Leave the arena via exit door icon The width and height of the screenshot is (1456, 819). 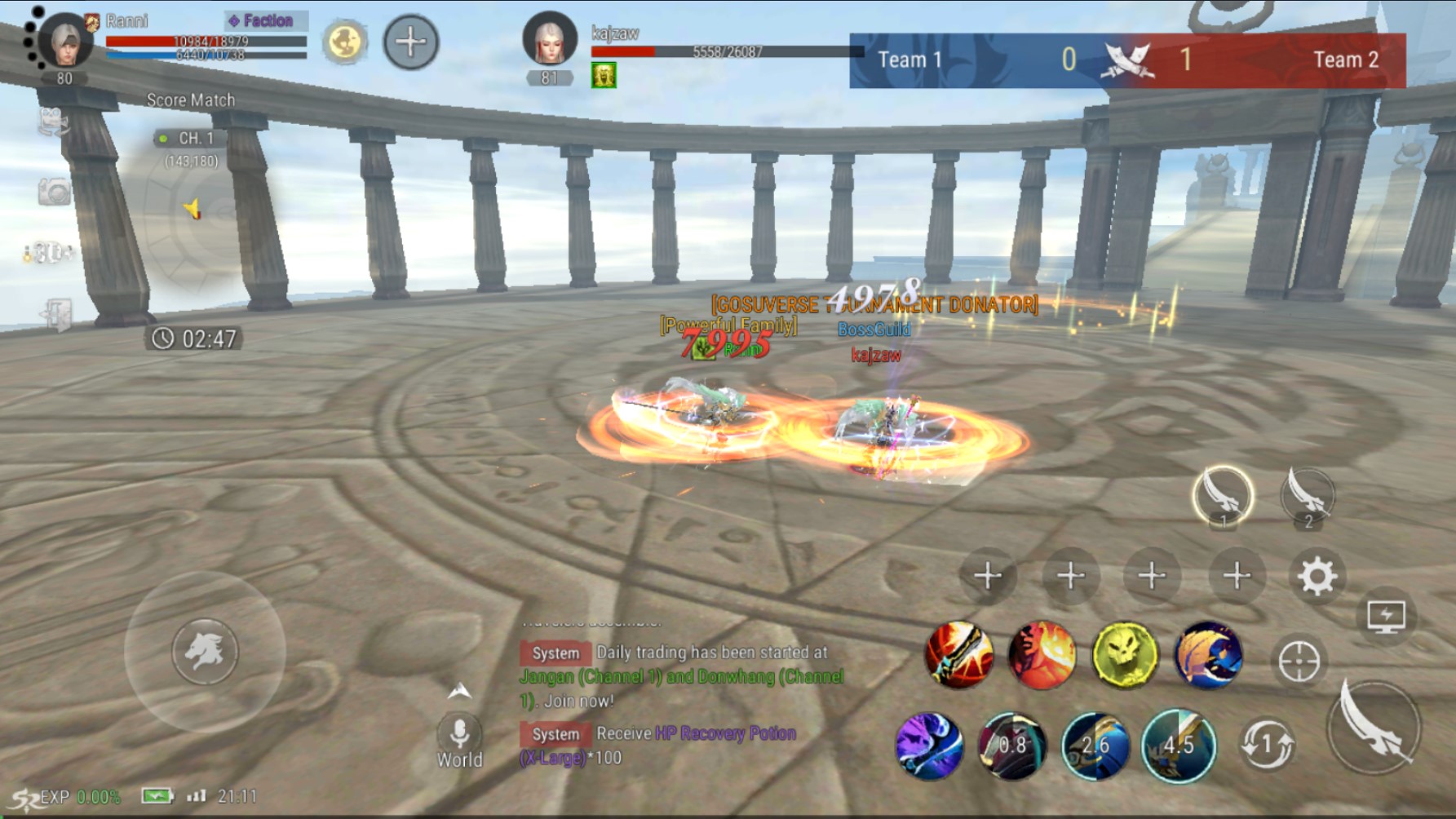tap(55, 314)
